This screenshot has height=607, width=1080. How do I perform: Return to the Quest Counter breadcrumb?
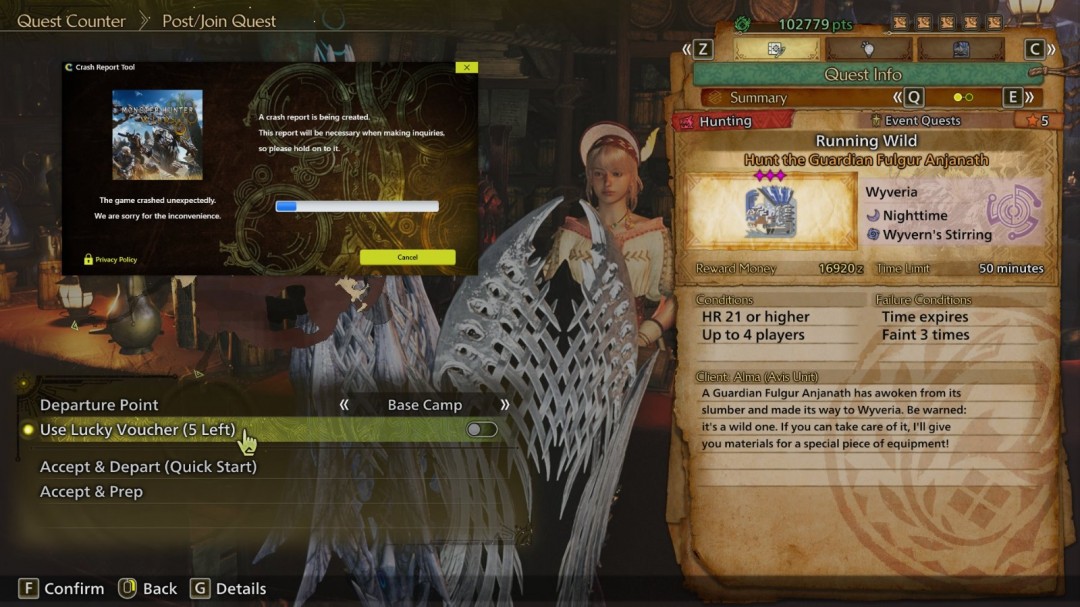click(72, 21)
